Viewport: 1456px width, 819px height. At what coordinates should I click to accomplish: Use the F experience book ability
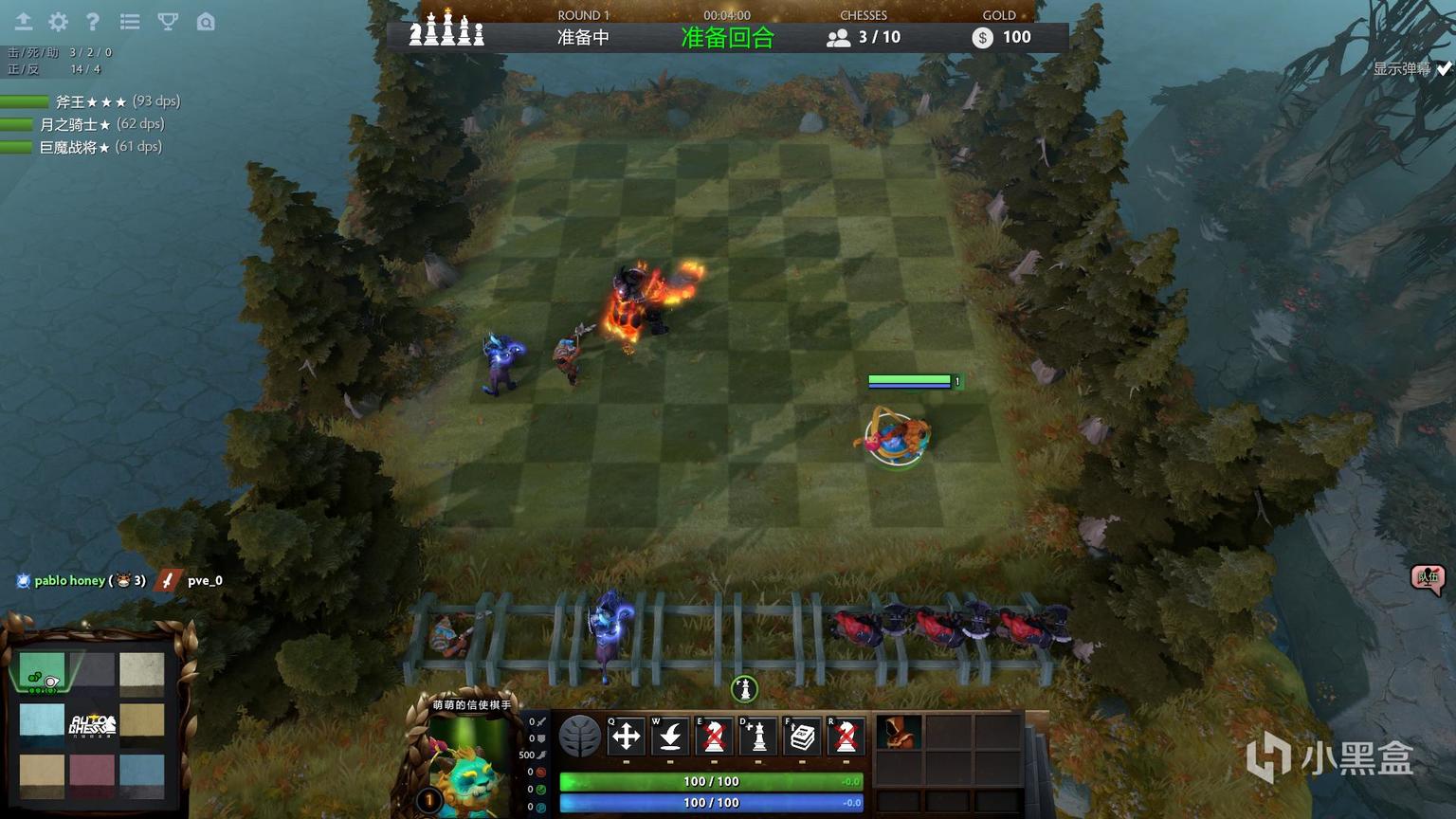pos(801,737)
